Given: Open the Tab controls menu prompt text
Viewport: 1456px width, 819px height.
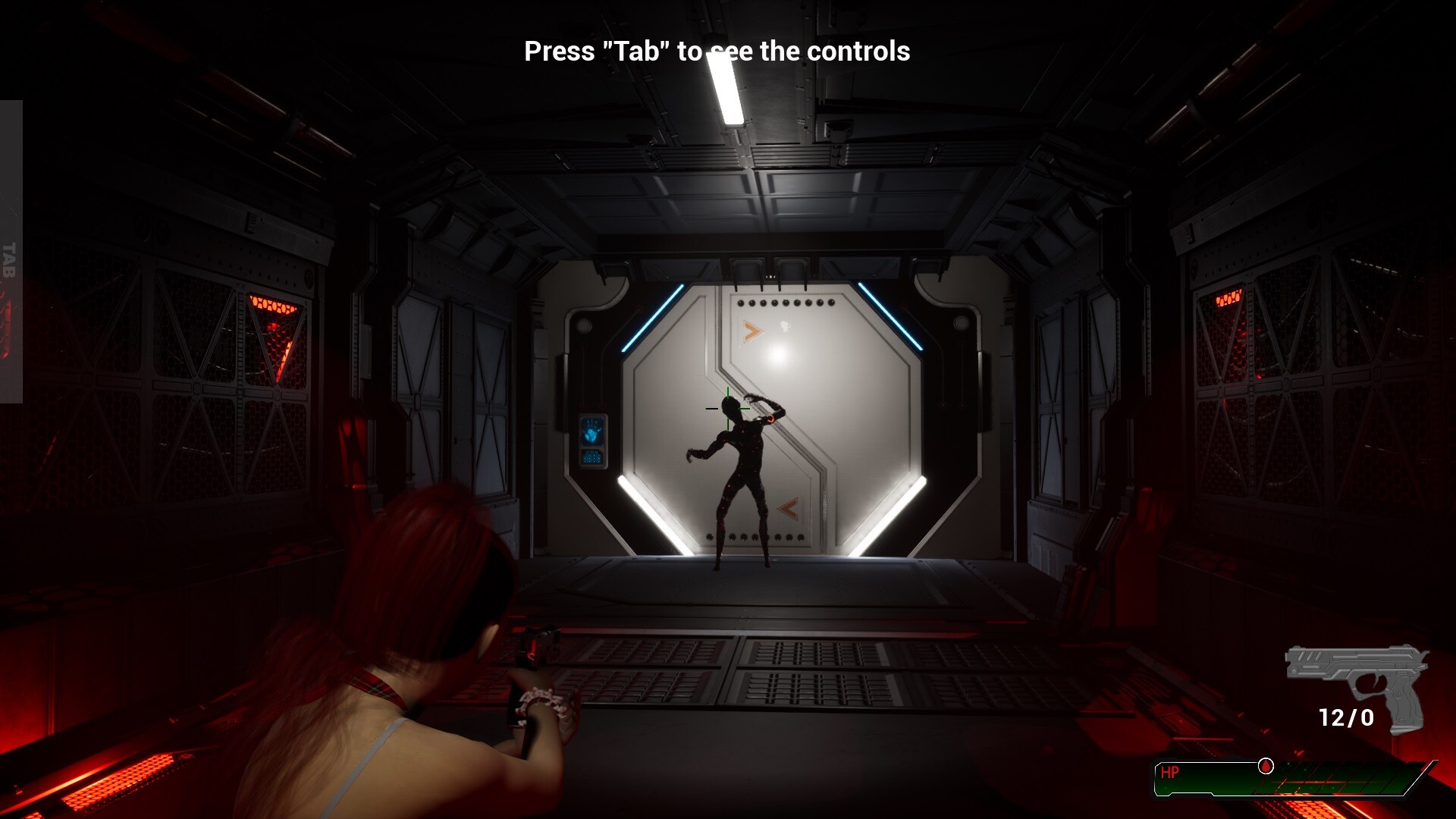Looking at the screenshot, I should point(717,51).
